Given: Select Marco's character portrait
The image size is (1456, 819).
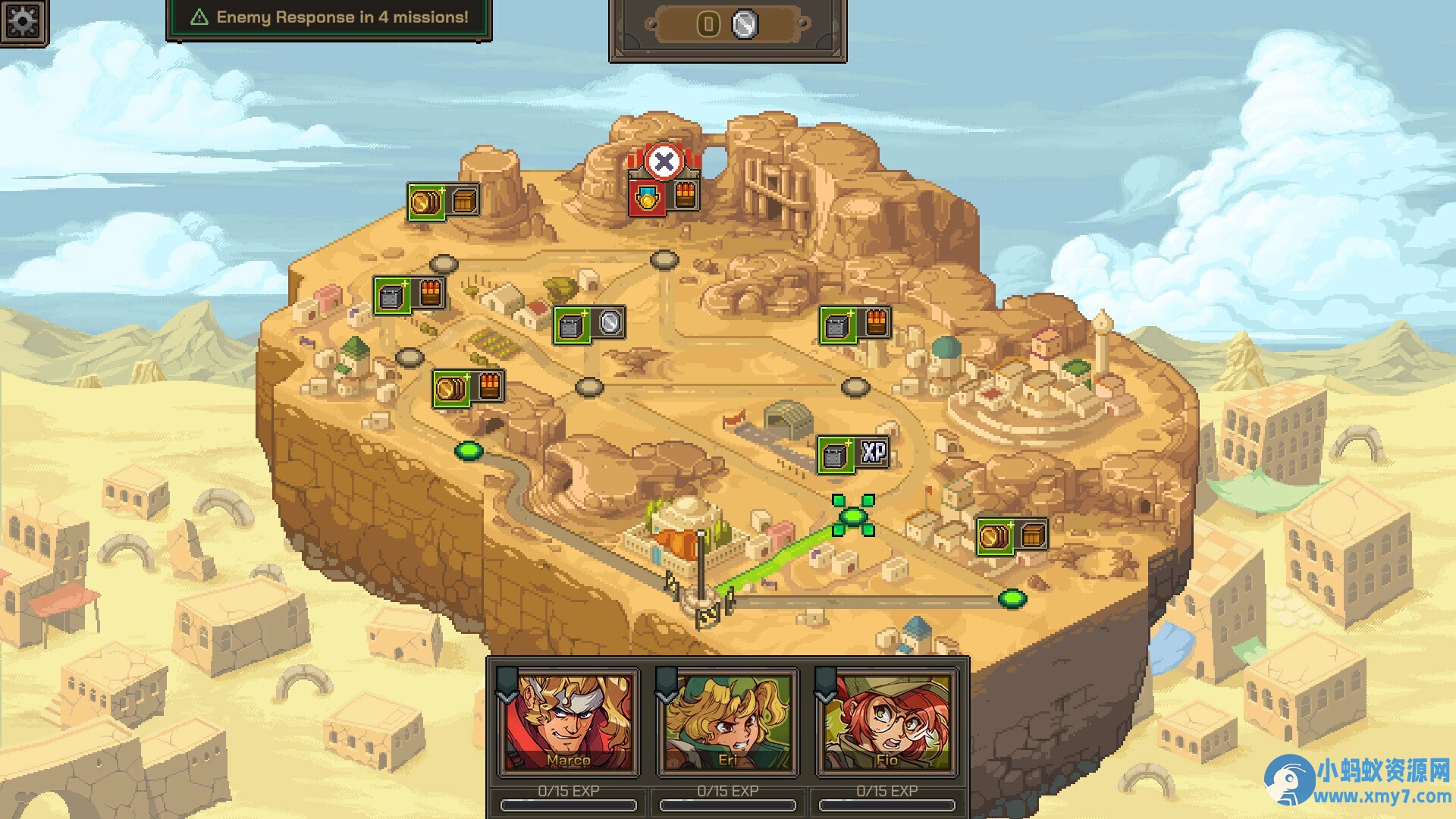Looking at the screenshot, I should 568,722.
